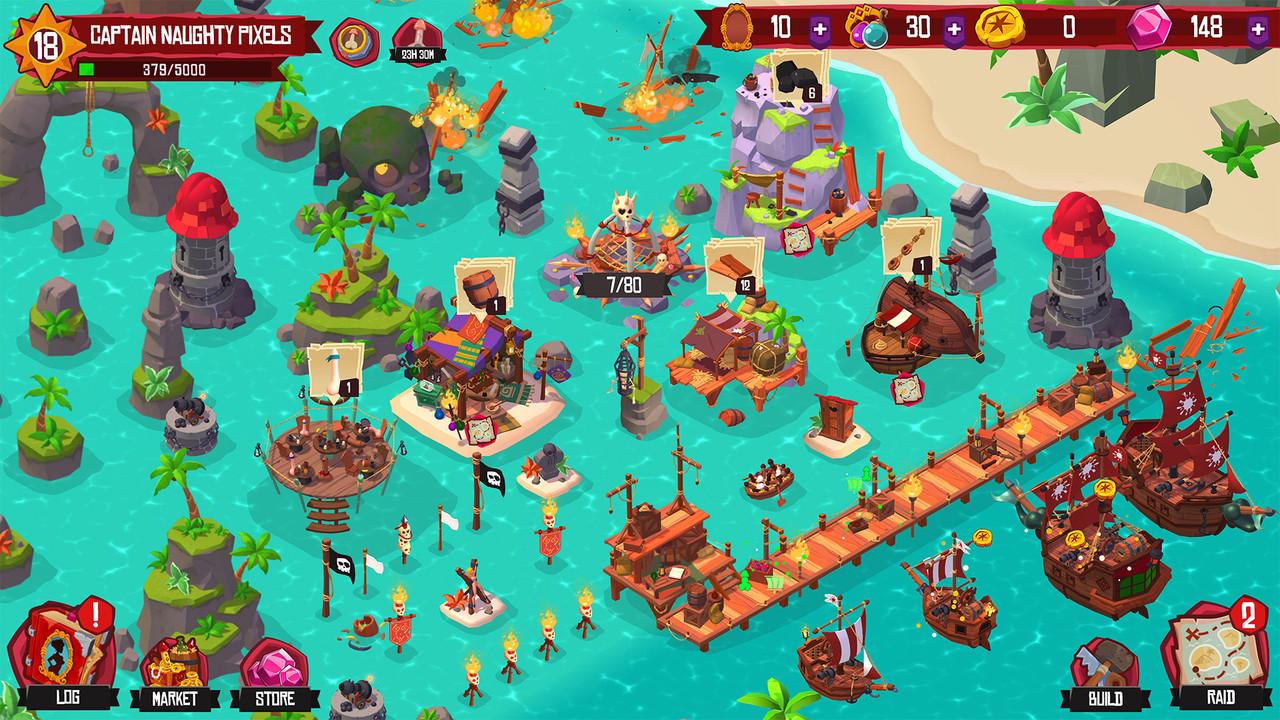Open the Captain Naughty Pixels profile banner
Viewport: 1280px width, 720px height.
[x=190, y=36]
